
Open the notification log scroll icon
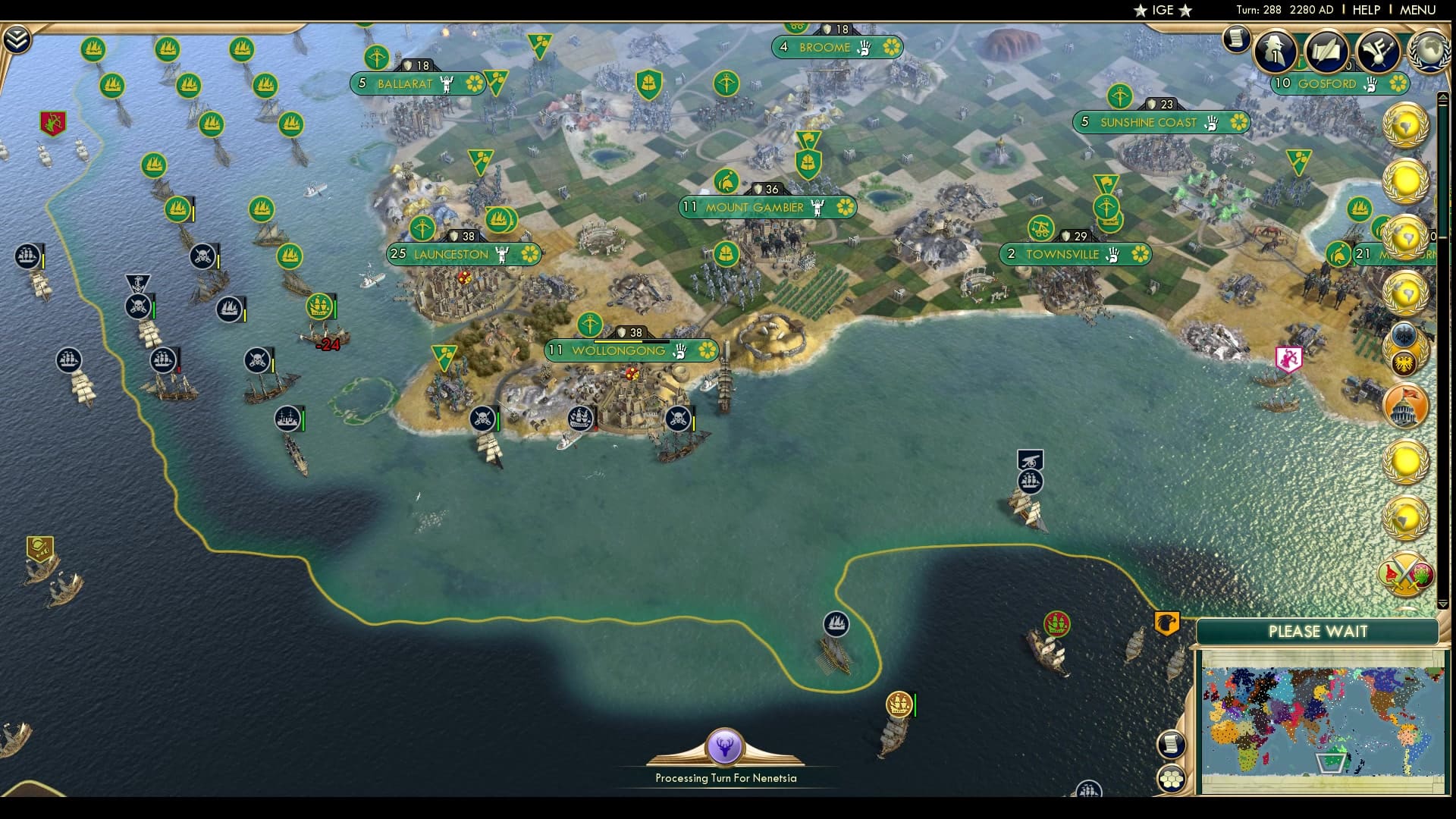pyautogui.click(x=1235, y=38)
